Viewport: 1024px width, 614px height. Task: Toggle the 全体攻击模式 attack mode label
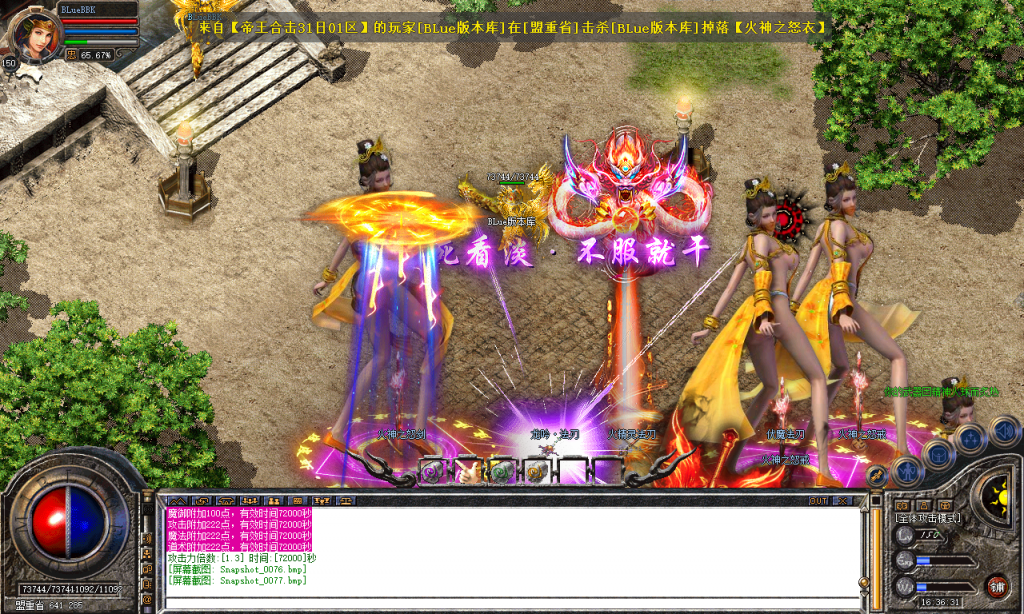tap(928, 518)
